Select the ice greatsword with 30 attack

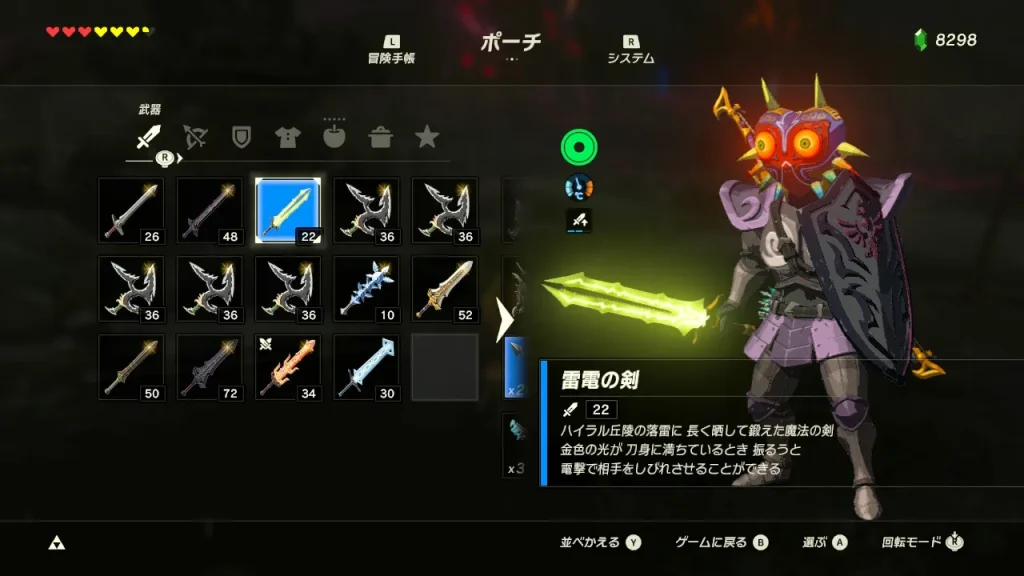pyautogui.click(x=366, y=366)
